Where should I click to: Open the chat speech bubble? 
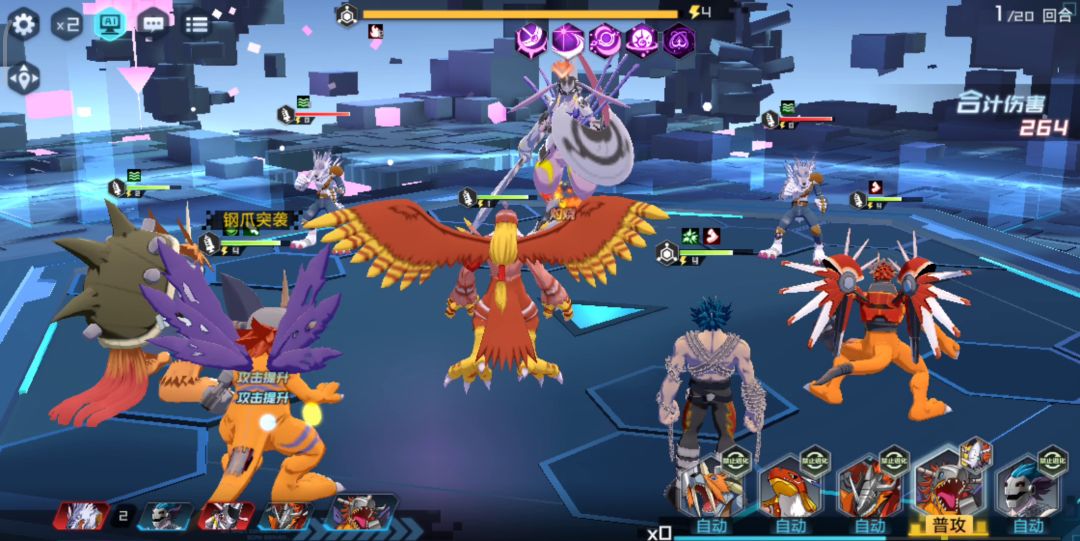[153, 23]
